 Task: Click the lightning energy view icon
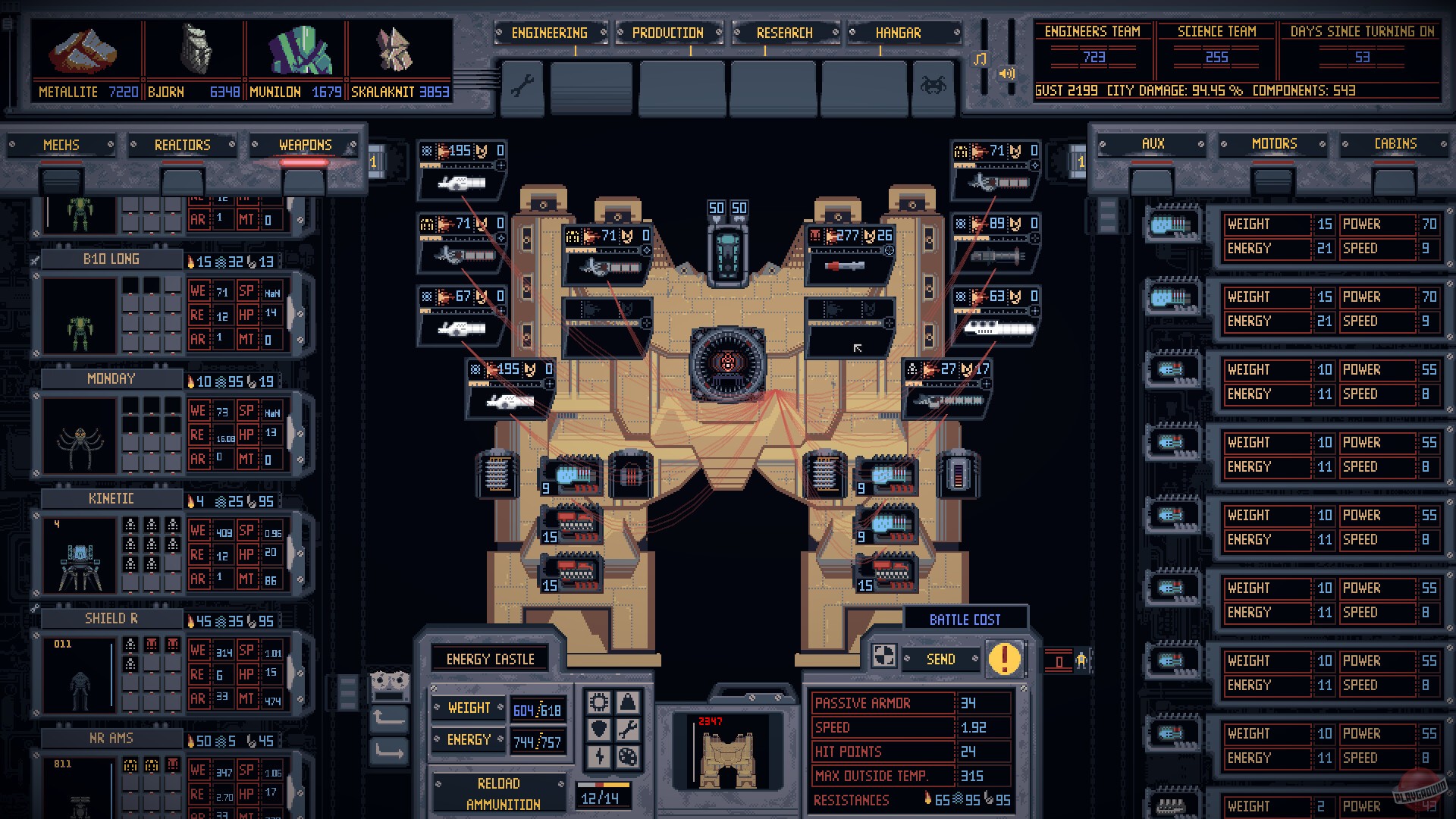click(x=599, y=758)
